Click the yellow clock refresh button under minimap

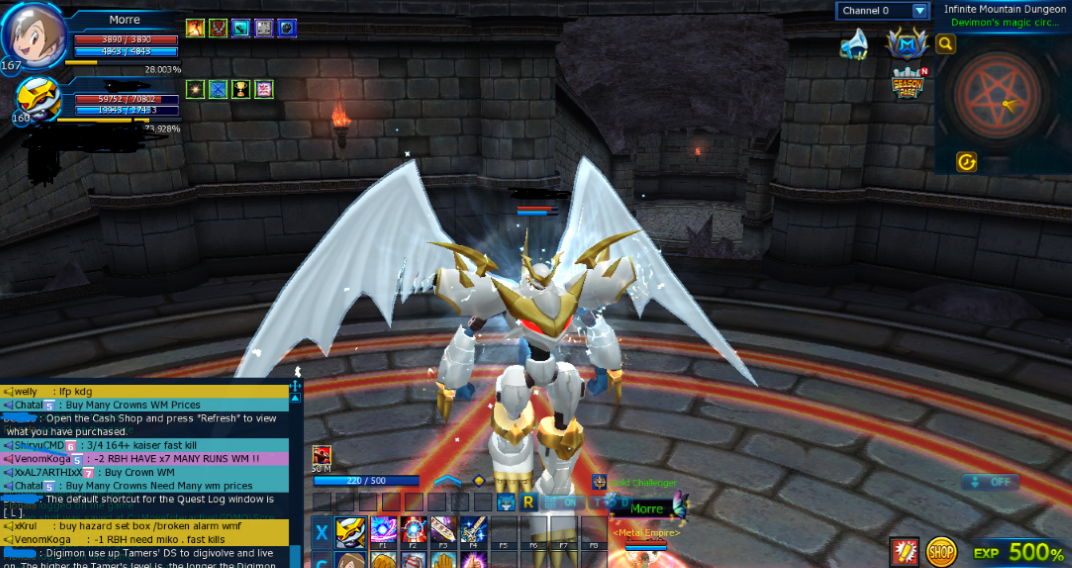pyautogui.click(x=966, y=162)
